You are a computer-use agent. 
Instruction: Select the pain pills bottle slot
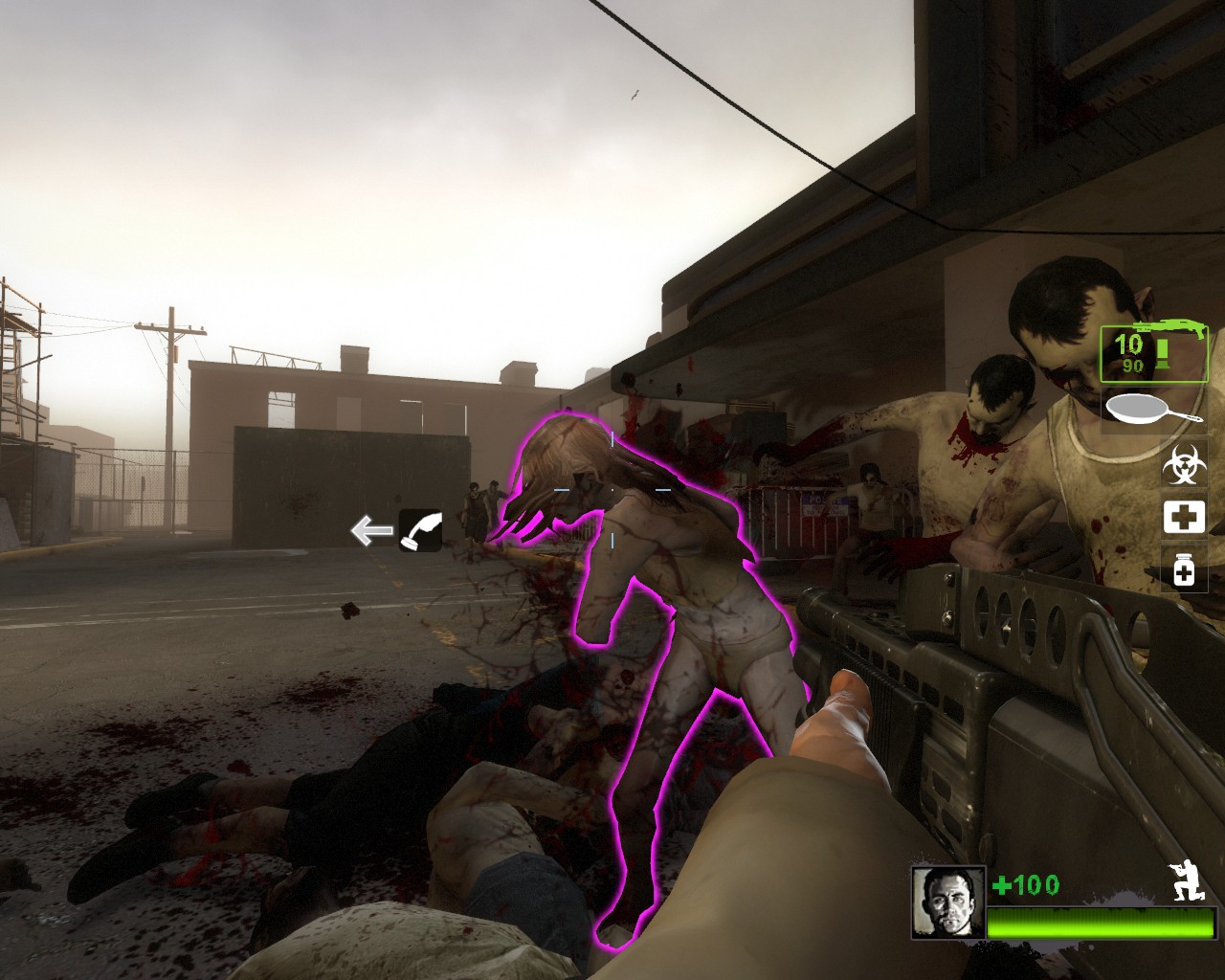click(1184, 568)
